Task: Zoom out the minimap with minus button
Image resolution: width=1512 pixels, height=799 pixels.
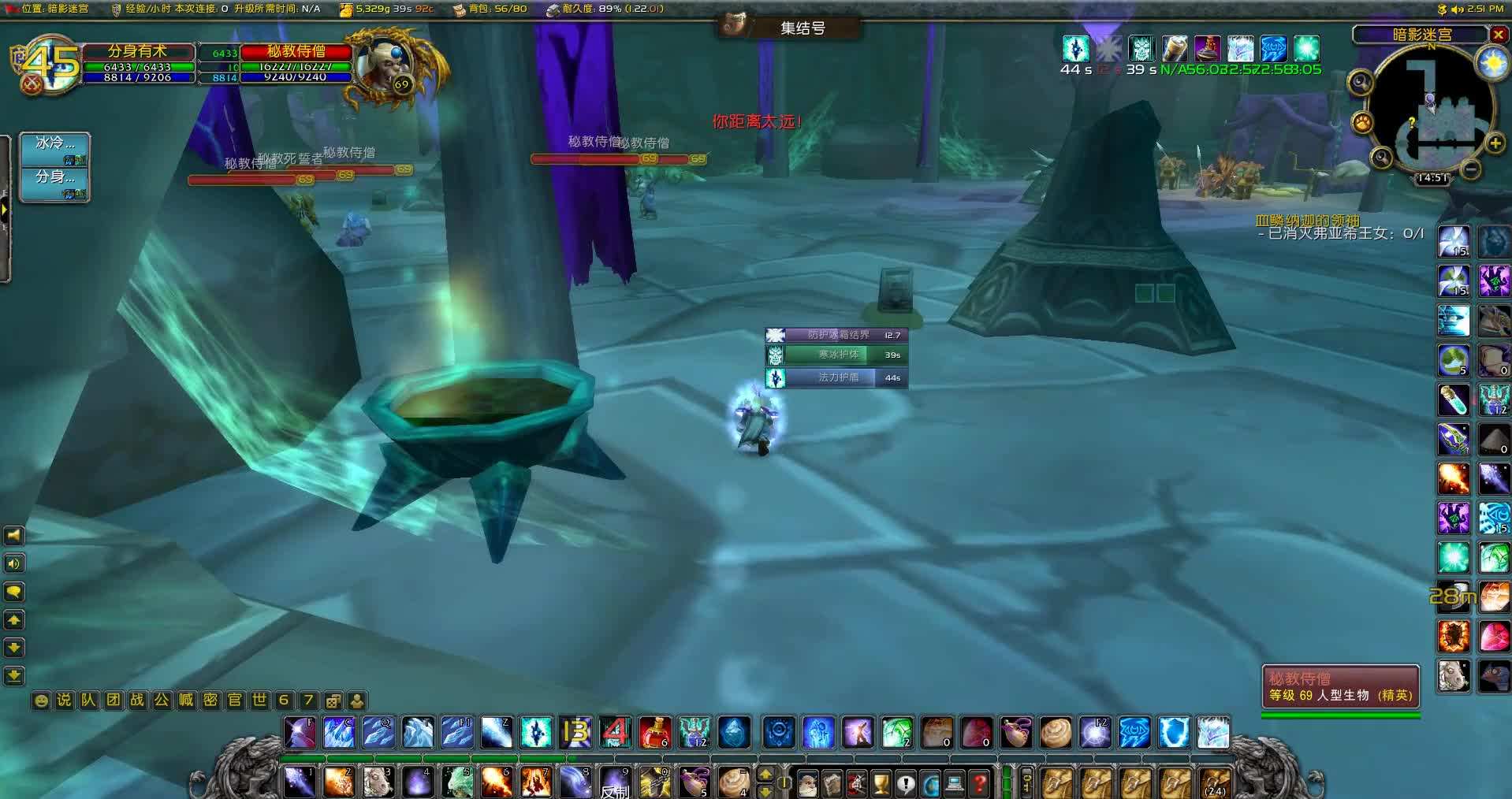Action: point(1470,169)
